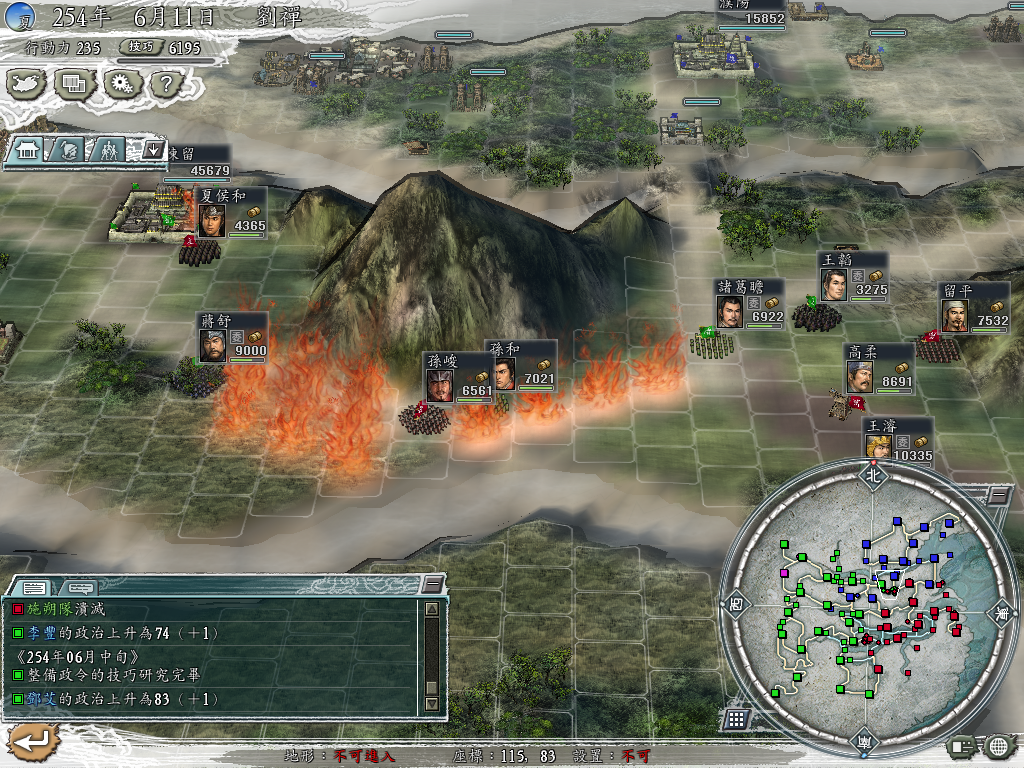Screen dimensions: 1024x768
Task: Select the 諸葛瞻 unit portrait
Action: click(x=731, y=311)
